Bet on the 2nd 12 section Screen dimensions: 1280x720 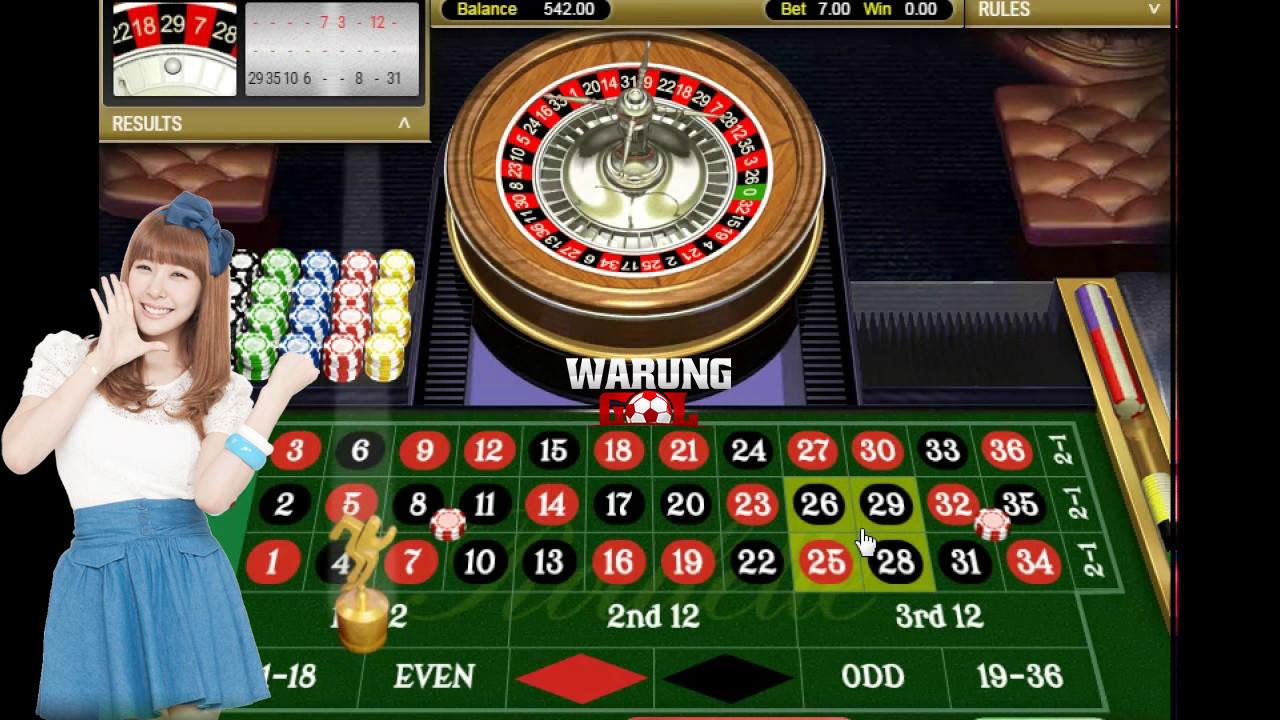(652, 616)
